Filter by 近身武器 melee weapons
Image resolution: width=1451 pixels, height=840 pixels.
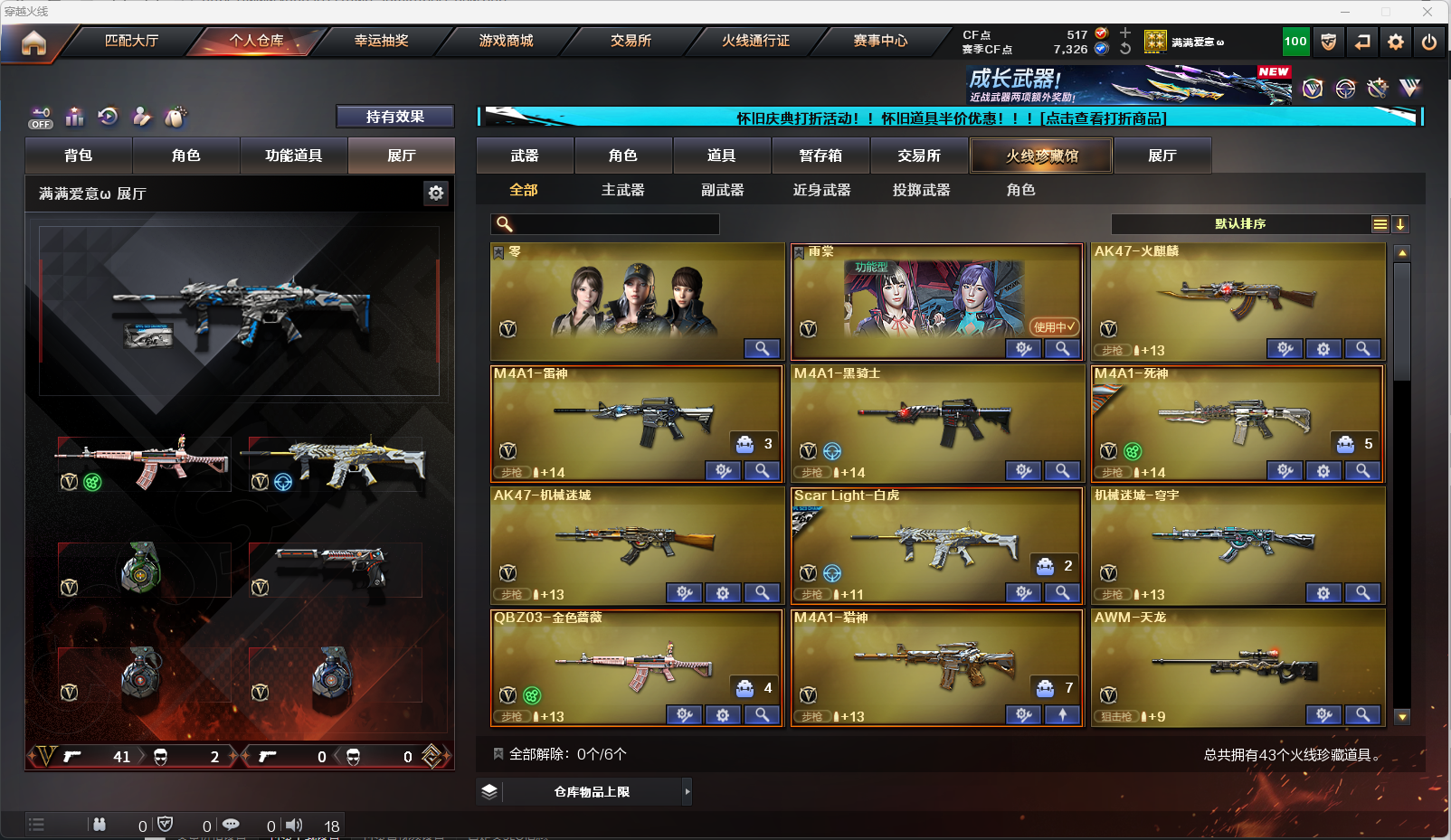[821, 190]
